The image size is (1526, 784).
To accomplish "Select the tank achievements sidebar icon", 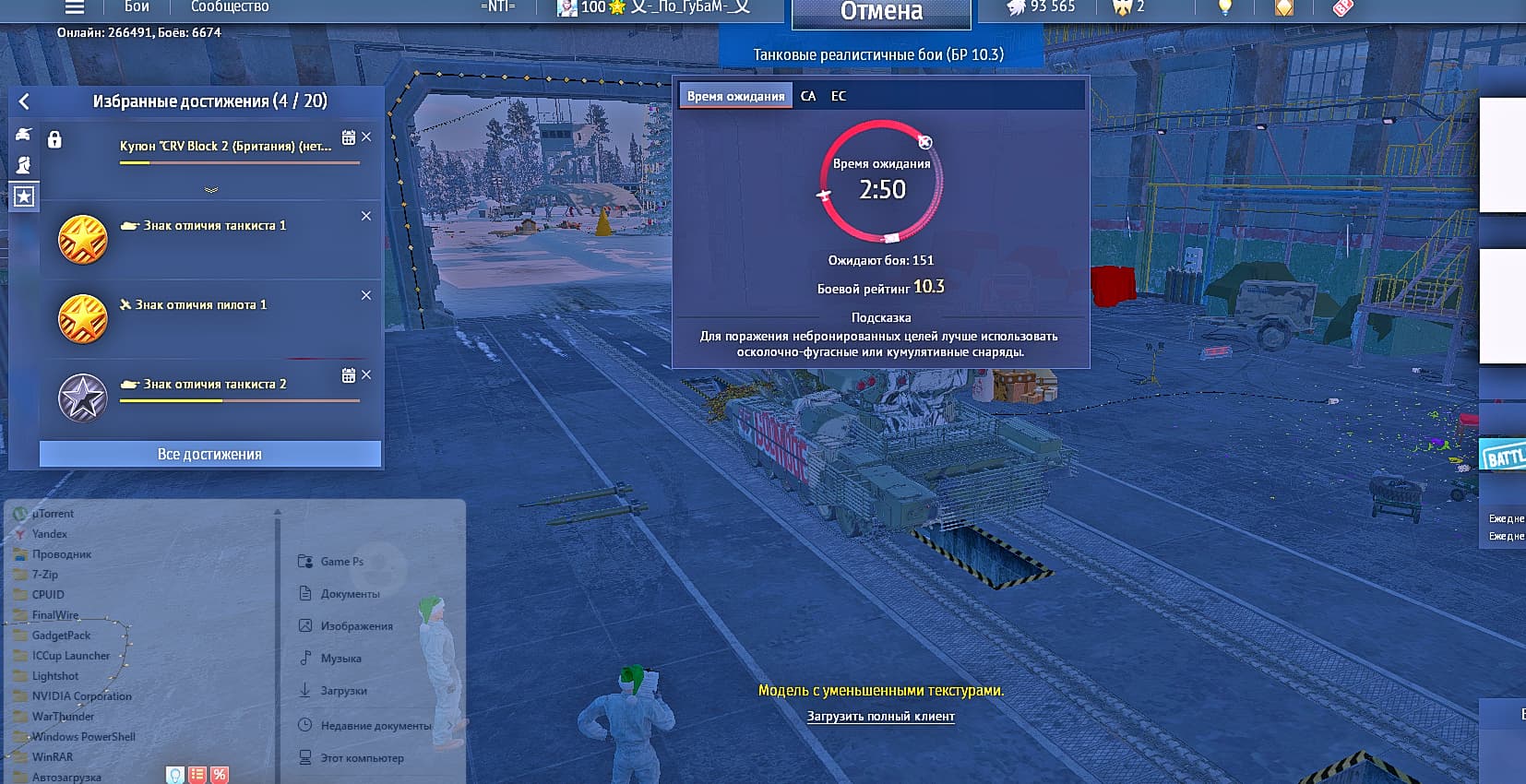I will (x=23, y=134).
